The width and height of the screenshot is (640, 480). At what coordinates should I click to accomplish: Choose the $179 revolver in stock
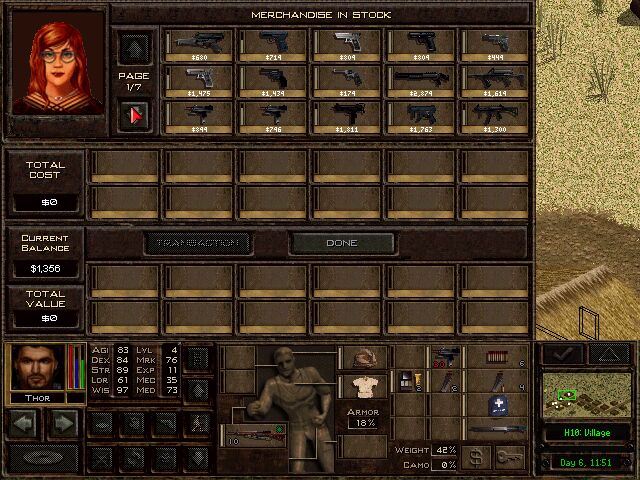click(x=347, y=80)
